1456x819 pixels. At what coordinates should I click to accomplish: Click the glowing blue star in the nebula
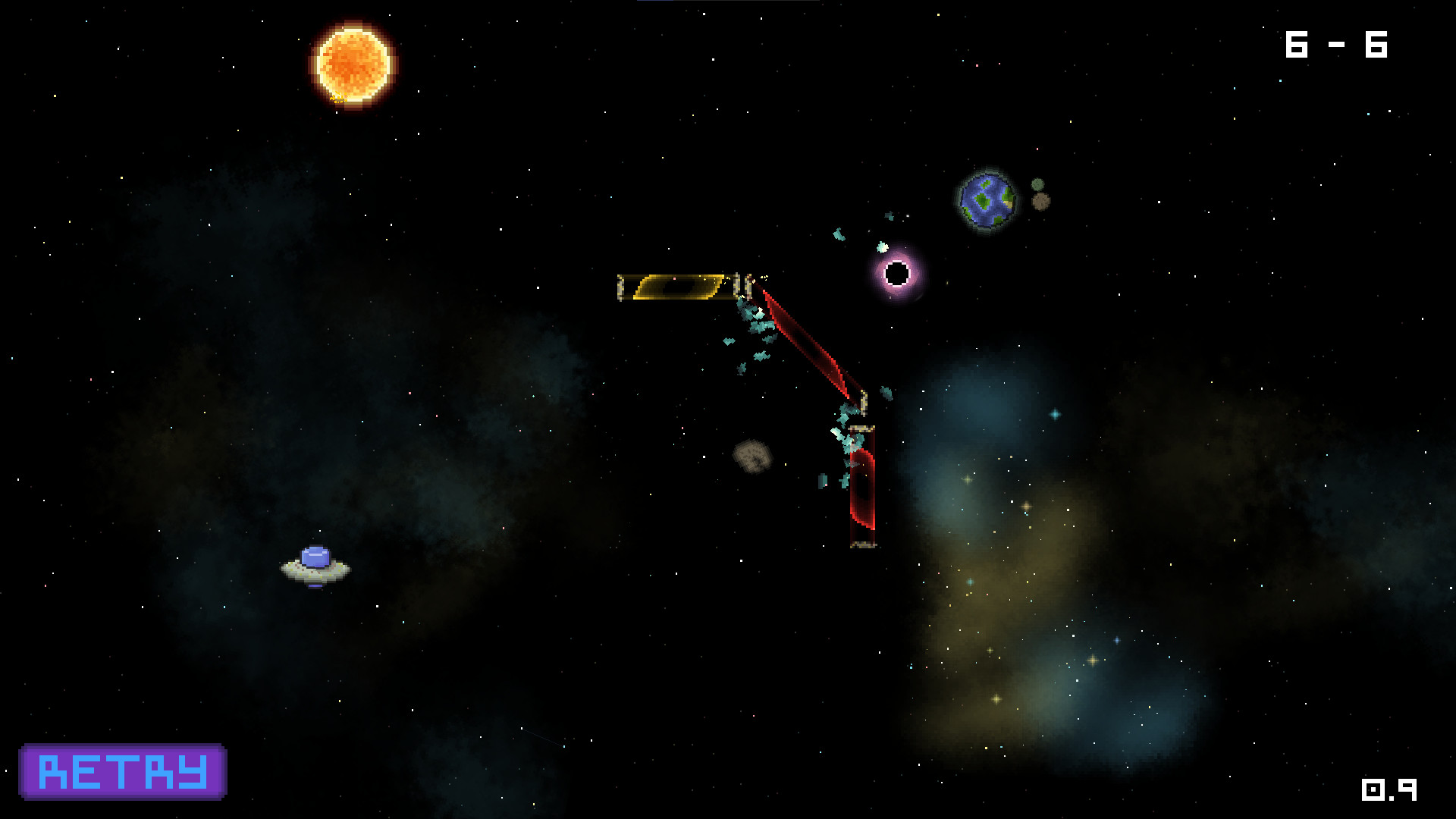pyautogui.click(x=1054, y=415)
